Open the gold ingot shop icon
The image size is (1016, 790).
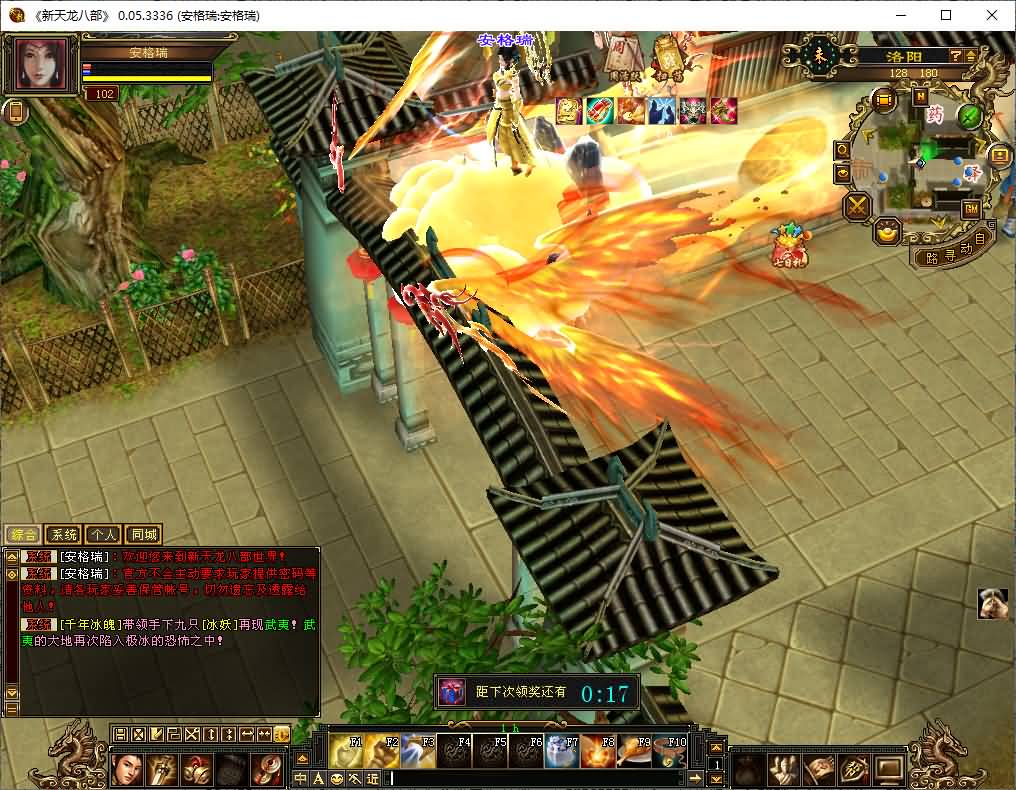tap(887, 232)
